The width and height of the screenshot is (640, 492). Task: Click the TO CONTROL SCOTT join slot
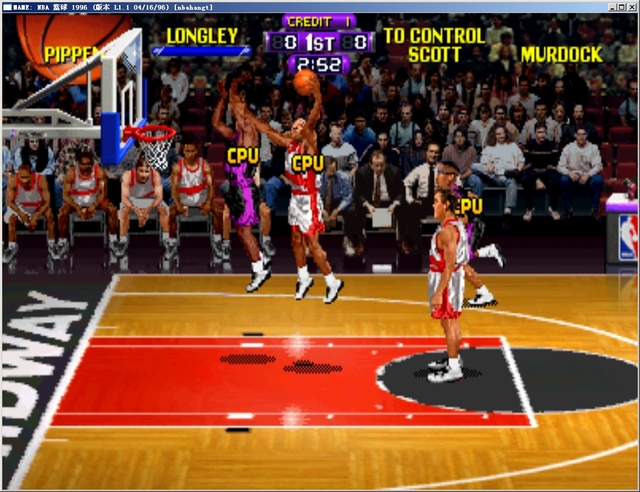click(x=435, y=45)
